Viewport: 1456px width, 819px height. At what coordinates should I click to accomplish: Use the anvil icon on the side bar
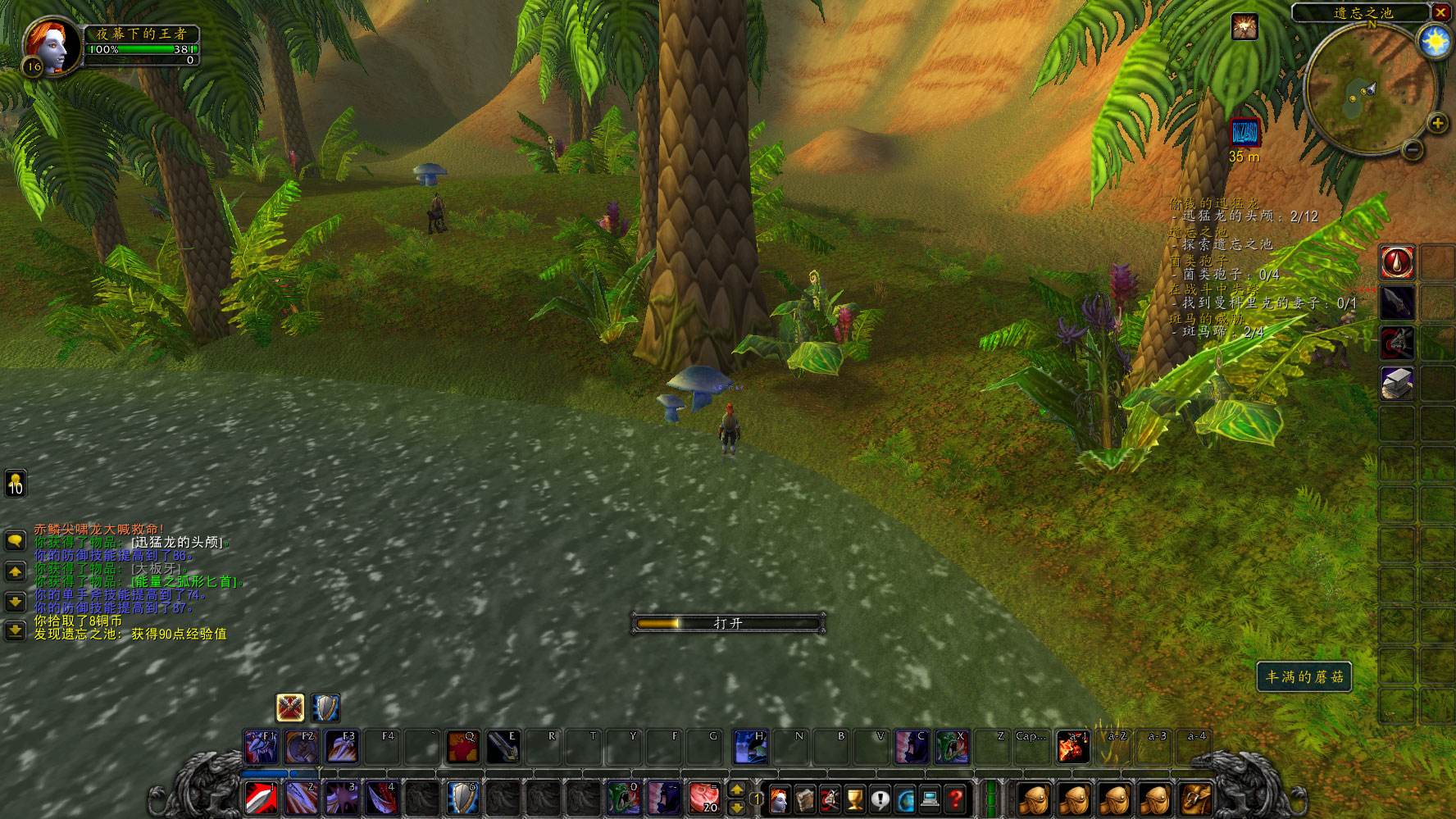click(1396, 384)
